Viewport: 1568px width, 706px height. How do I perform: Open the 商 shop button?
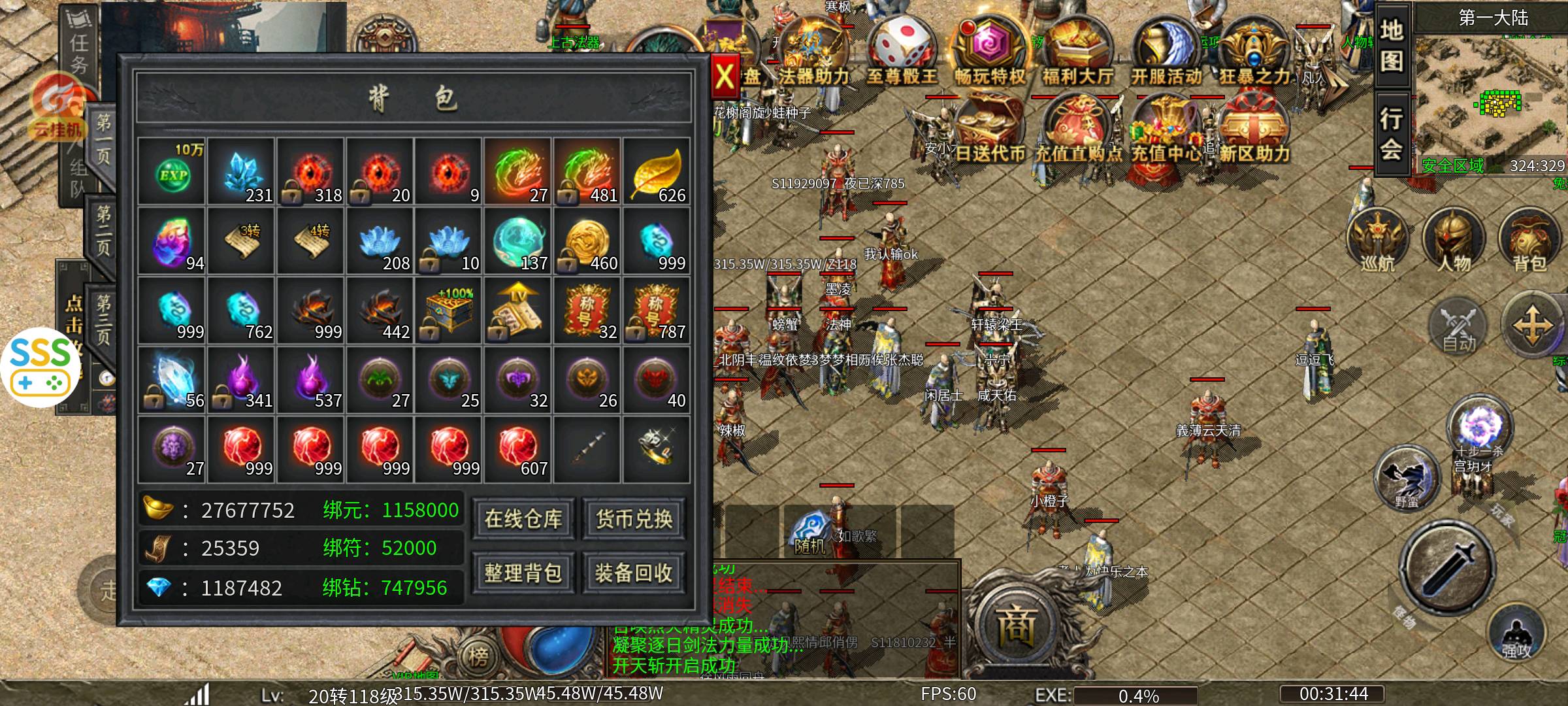pos(1017,626)
